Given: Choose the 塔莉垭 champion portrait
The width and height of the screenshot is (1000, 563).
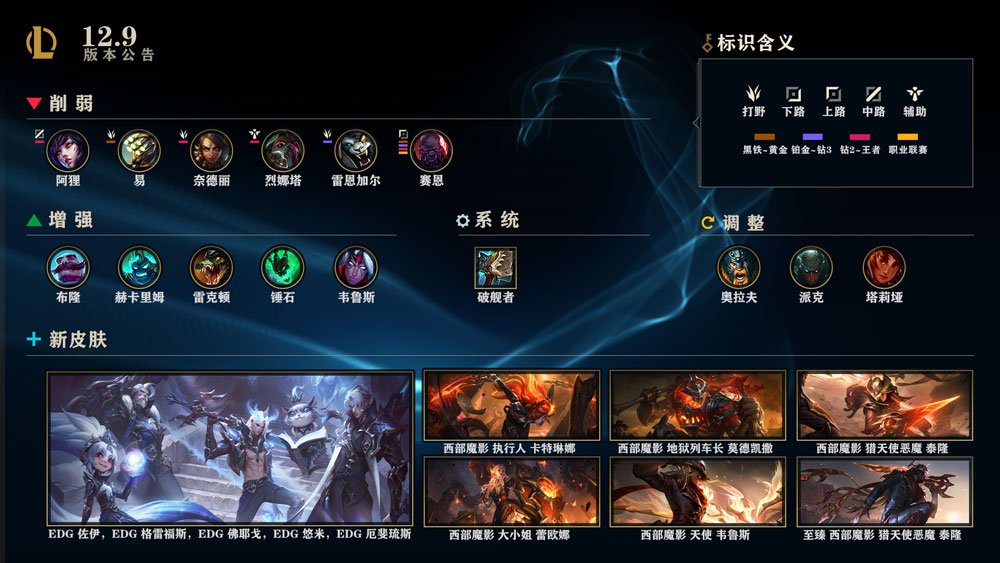Looking at the screenshot, I should tap(884, 267).
